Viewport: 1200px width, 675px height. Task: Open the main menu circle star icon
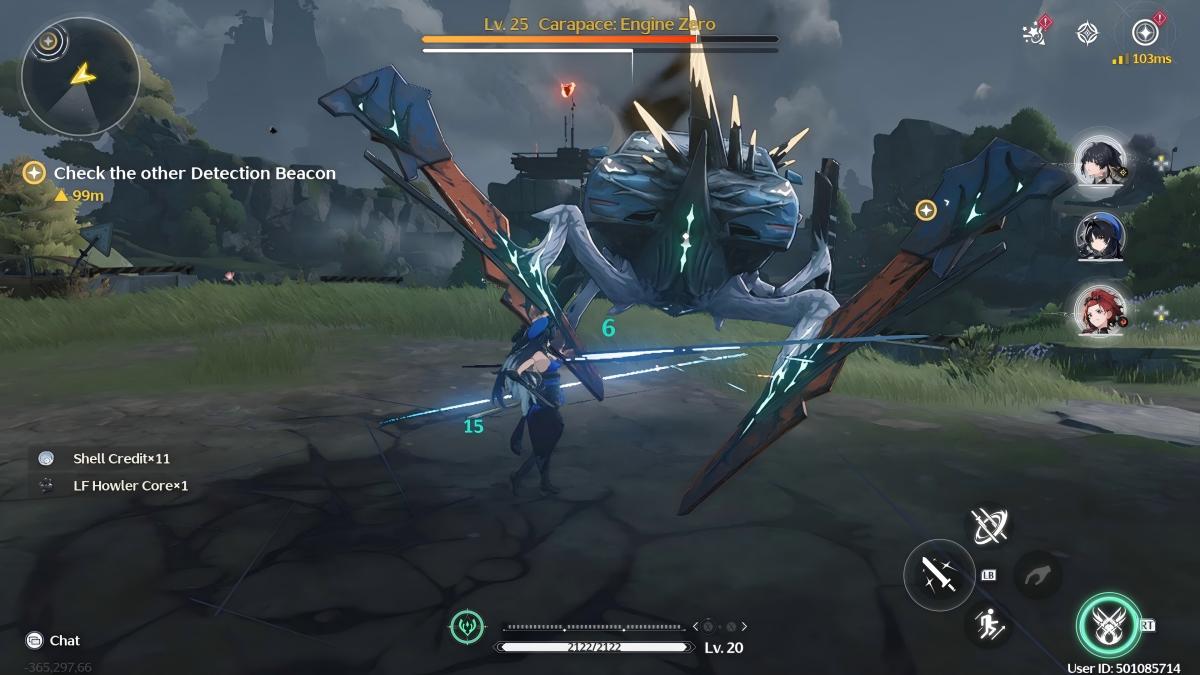[1144, 32]
